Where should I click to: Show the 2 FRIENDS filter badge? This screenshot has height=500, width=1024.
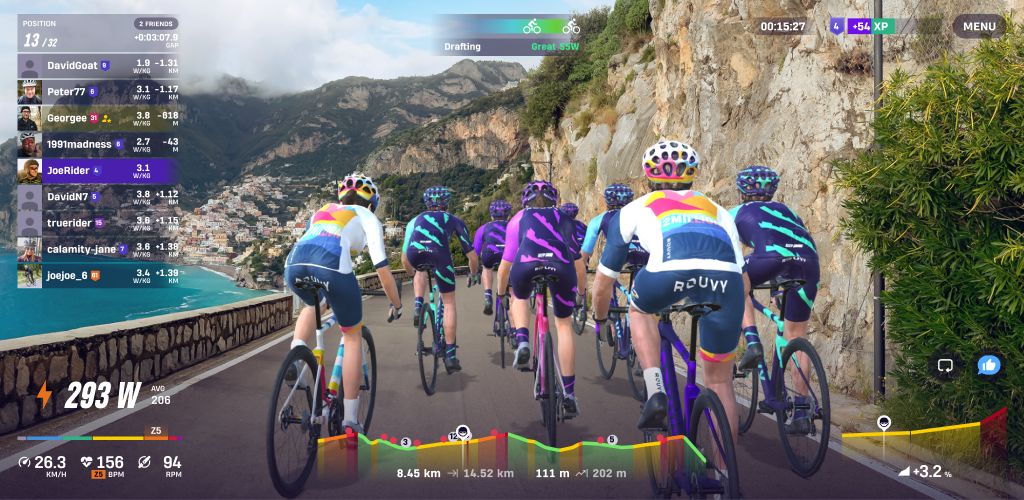click(156, 23)
